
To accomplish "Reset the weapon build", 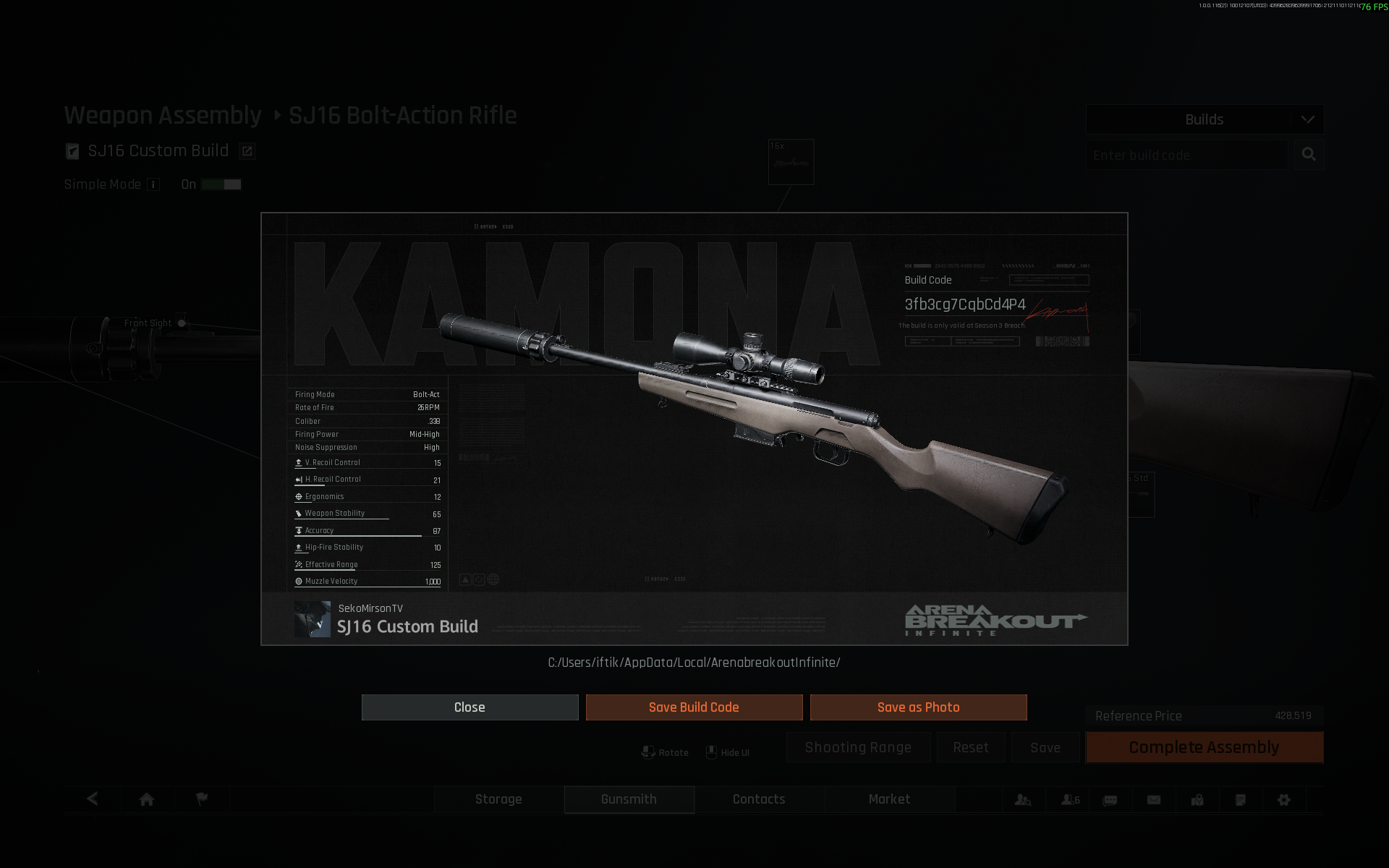I will point(970,748).
